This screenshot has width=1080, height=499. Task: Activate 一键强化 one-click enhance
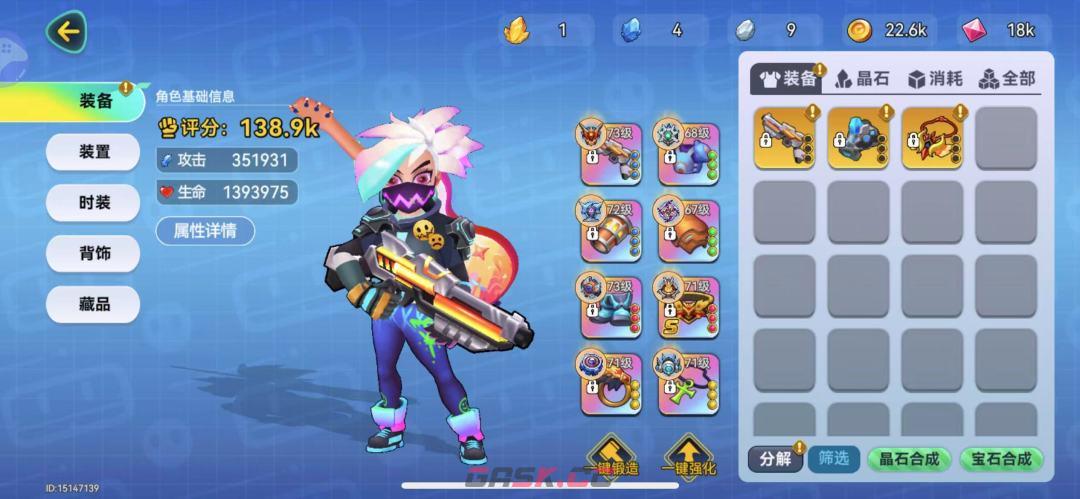(689, 457)
